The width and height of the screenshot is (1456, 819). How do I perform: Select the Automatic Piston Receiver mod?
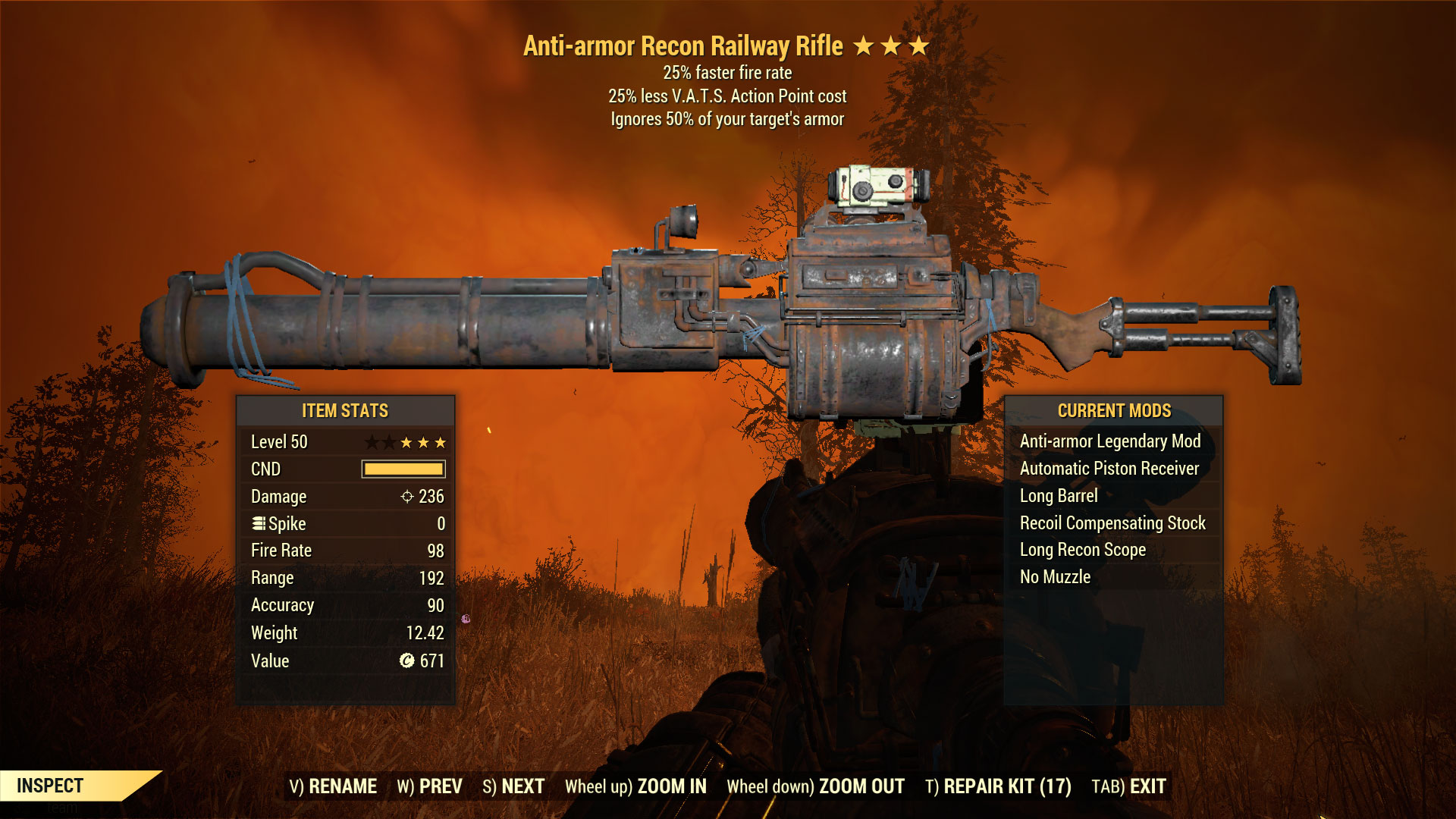[1109, 469]
